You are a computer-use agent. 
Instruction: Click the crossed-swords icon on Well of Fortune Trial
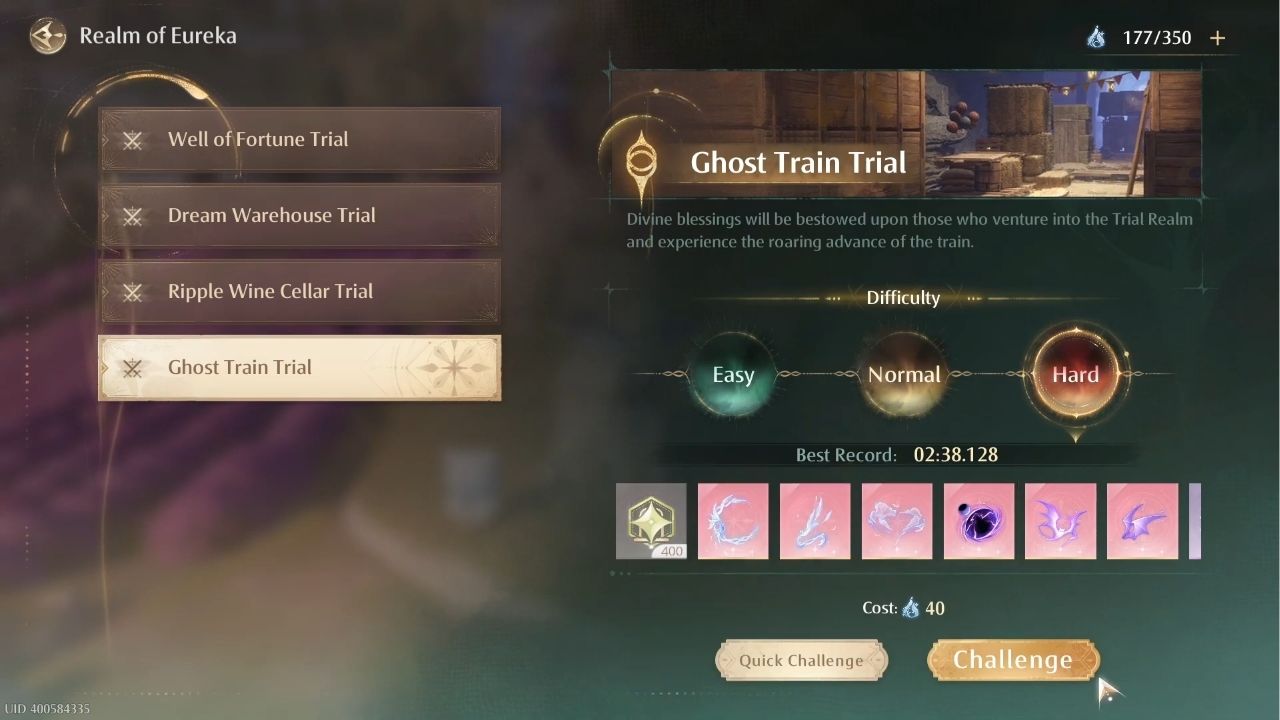(133, 140)
